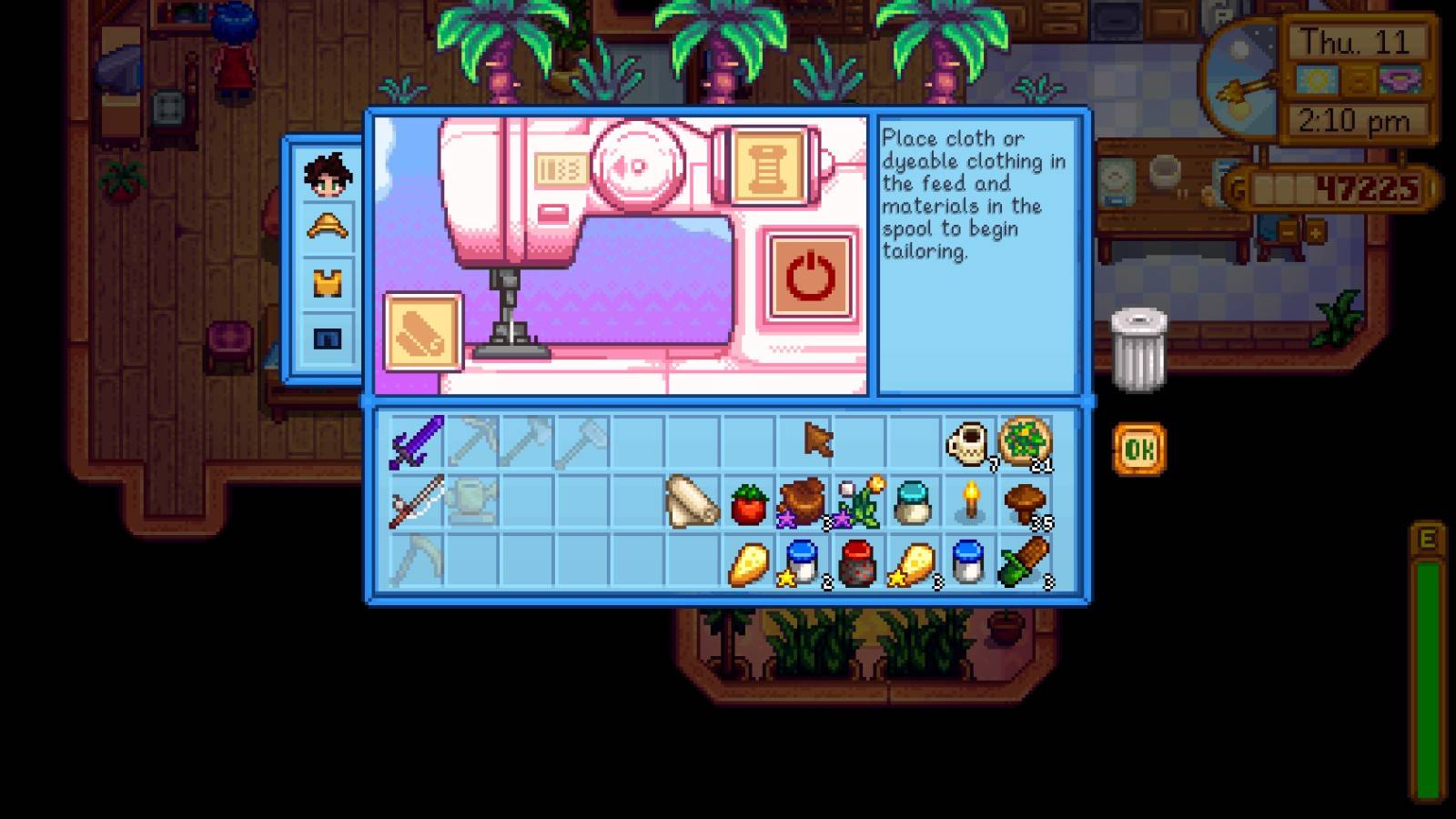Viewport: 1456px width, 819px height.
Task: Pick up the cloth roll from inventory
Action: (692, 502)
